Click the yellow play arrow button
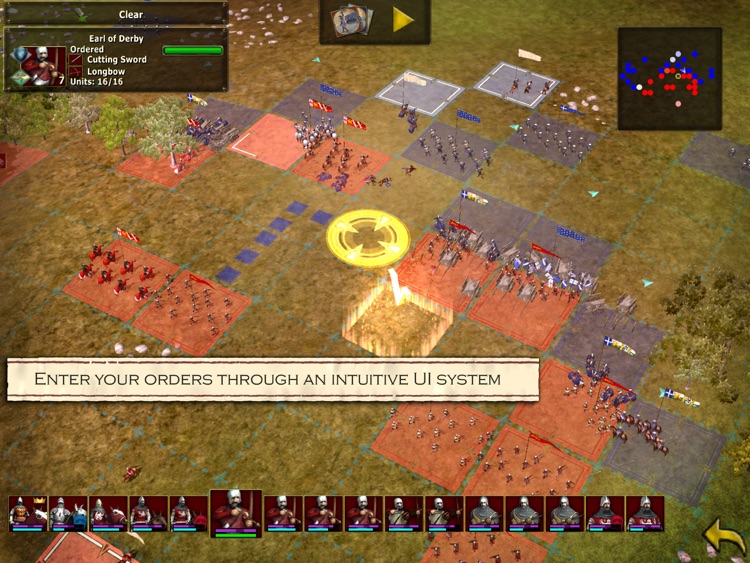750x563 pixels. pyautogui.click(x=403, y=20)
